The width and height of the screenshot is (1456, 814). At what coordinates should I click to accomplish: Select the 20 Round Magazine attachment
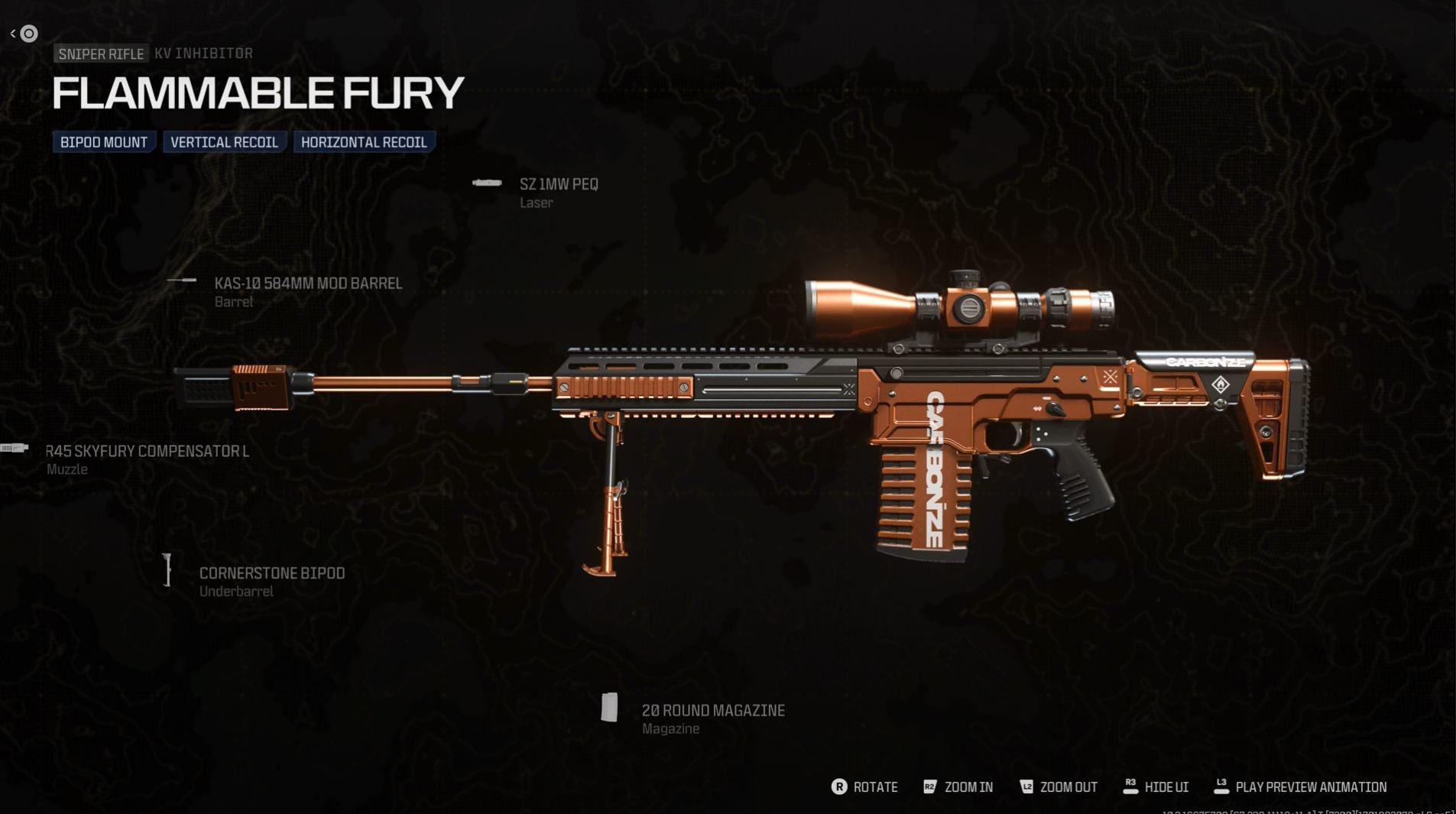712,711
